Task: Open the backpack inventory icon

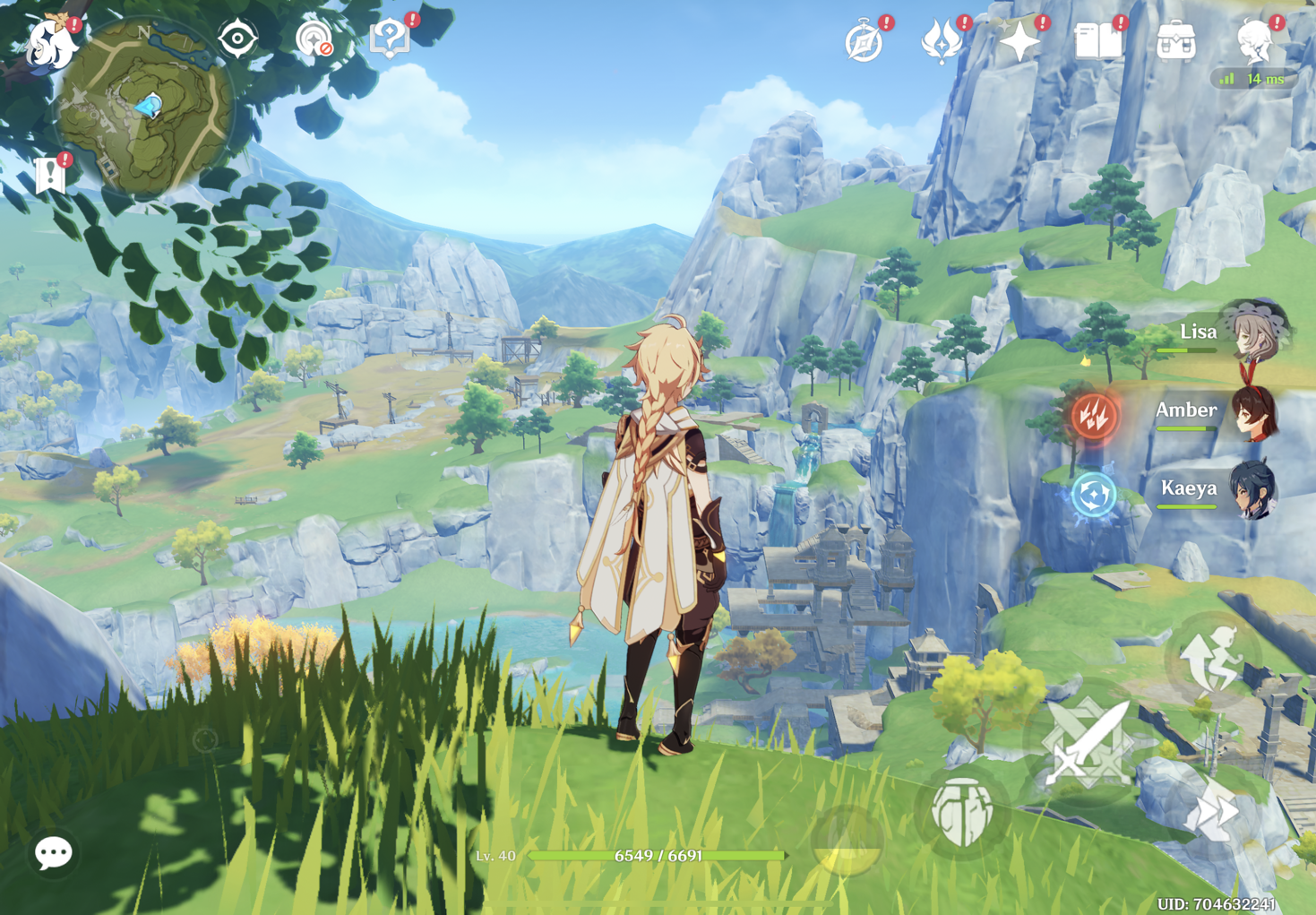Action: tap(1175, 42)
